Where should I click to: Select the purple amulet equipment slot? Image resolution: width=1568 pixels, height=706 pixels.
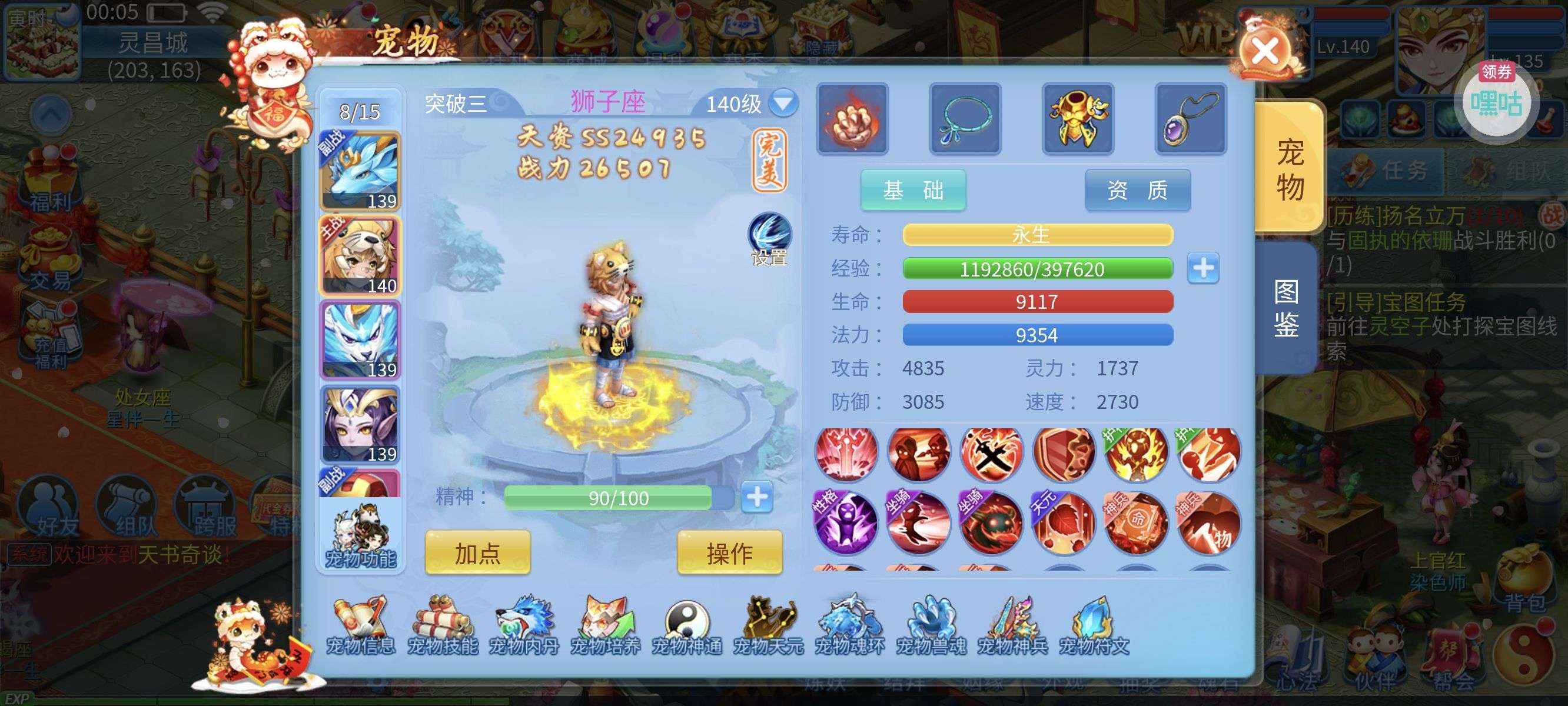1190,119
